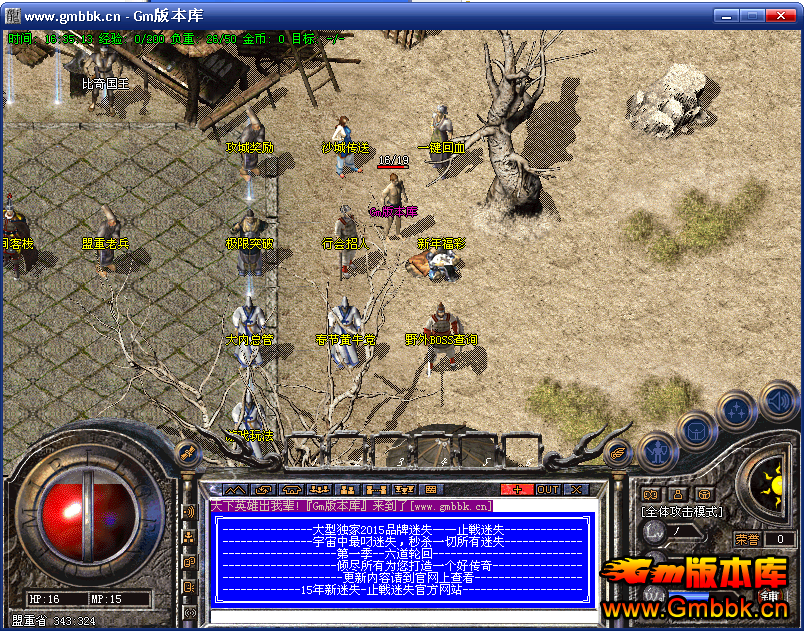Click the red plus button on chat bar
Viewport: 804px width, 631px height.
[517, 489]
